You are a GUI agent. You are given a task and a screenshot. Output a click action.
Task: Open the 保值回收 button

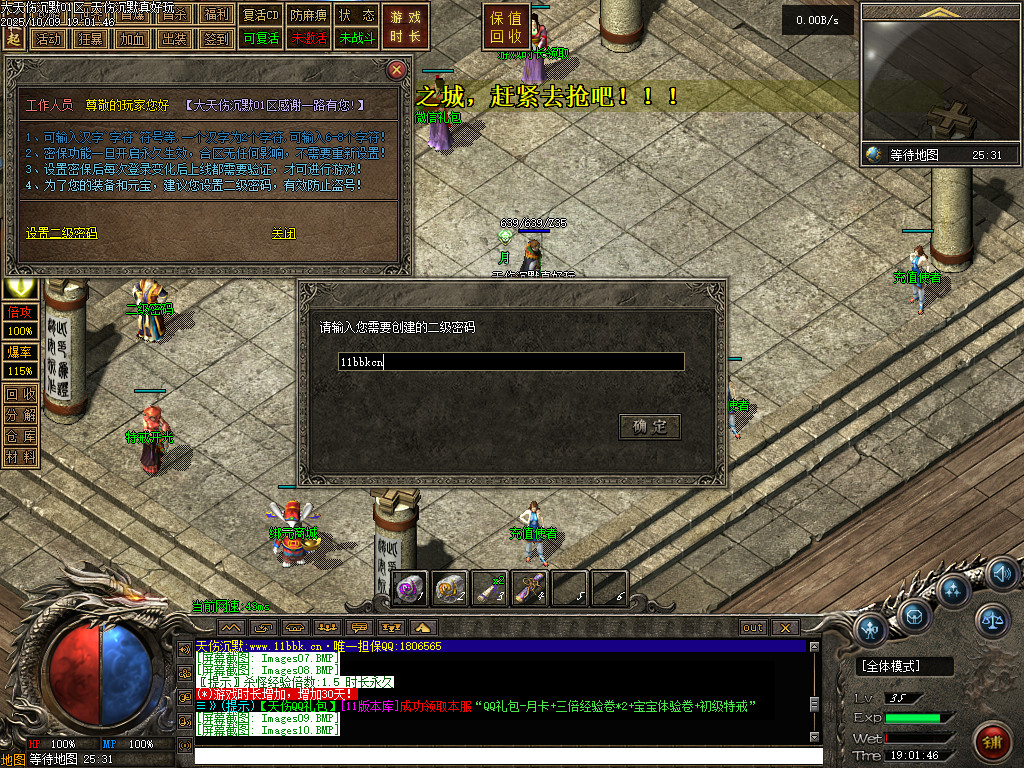(x=506, y=27)
